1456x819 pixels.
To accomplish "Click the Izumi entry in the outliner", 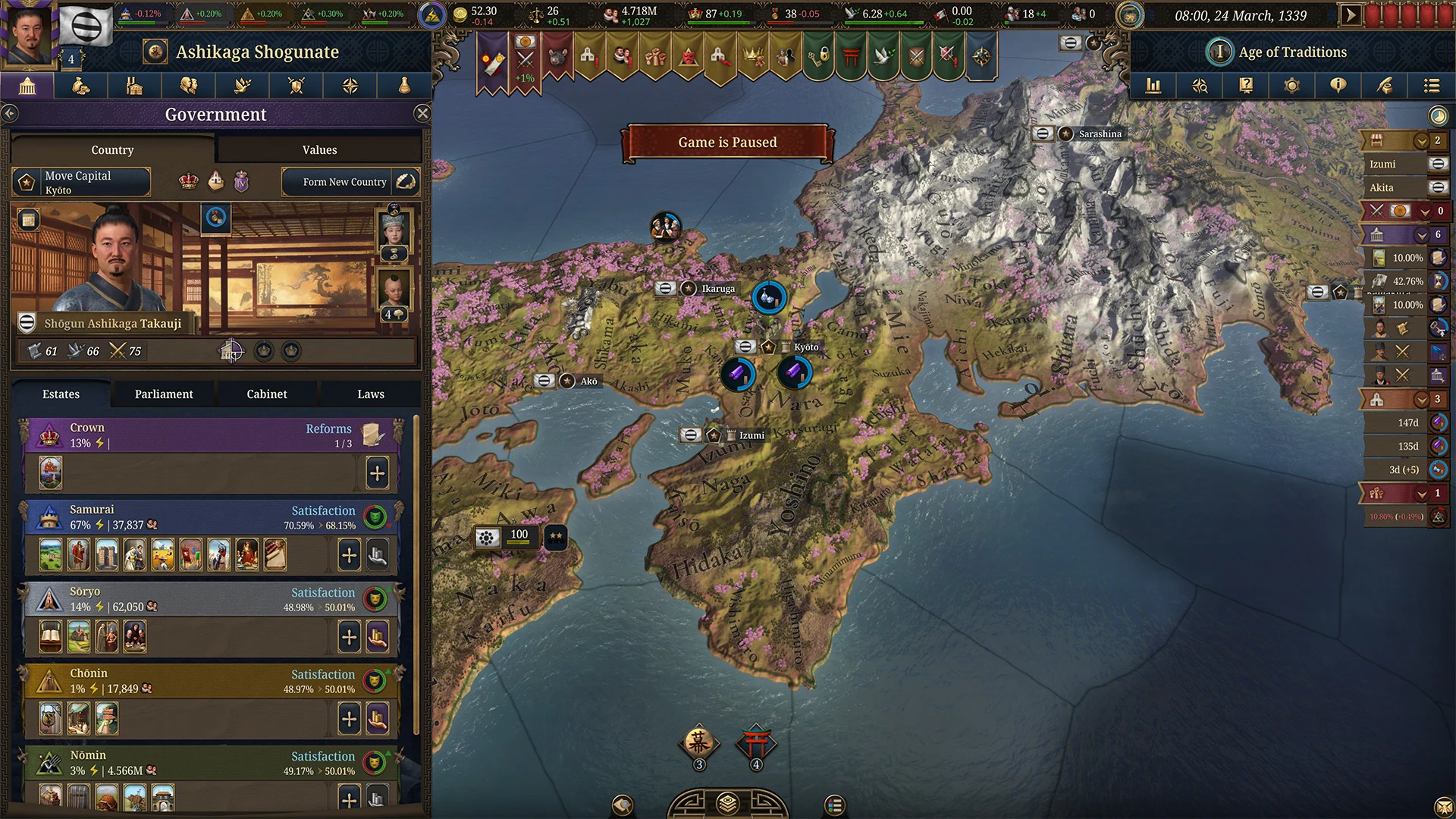I will click(1383, 164).
